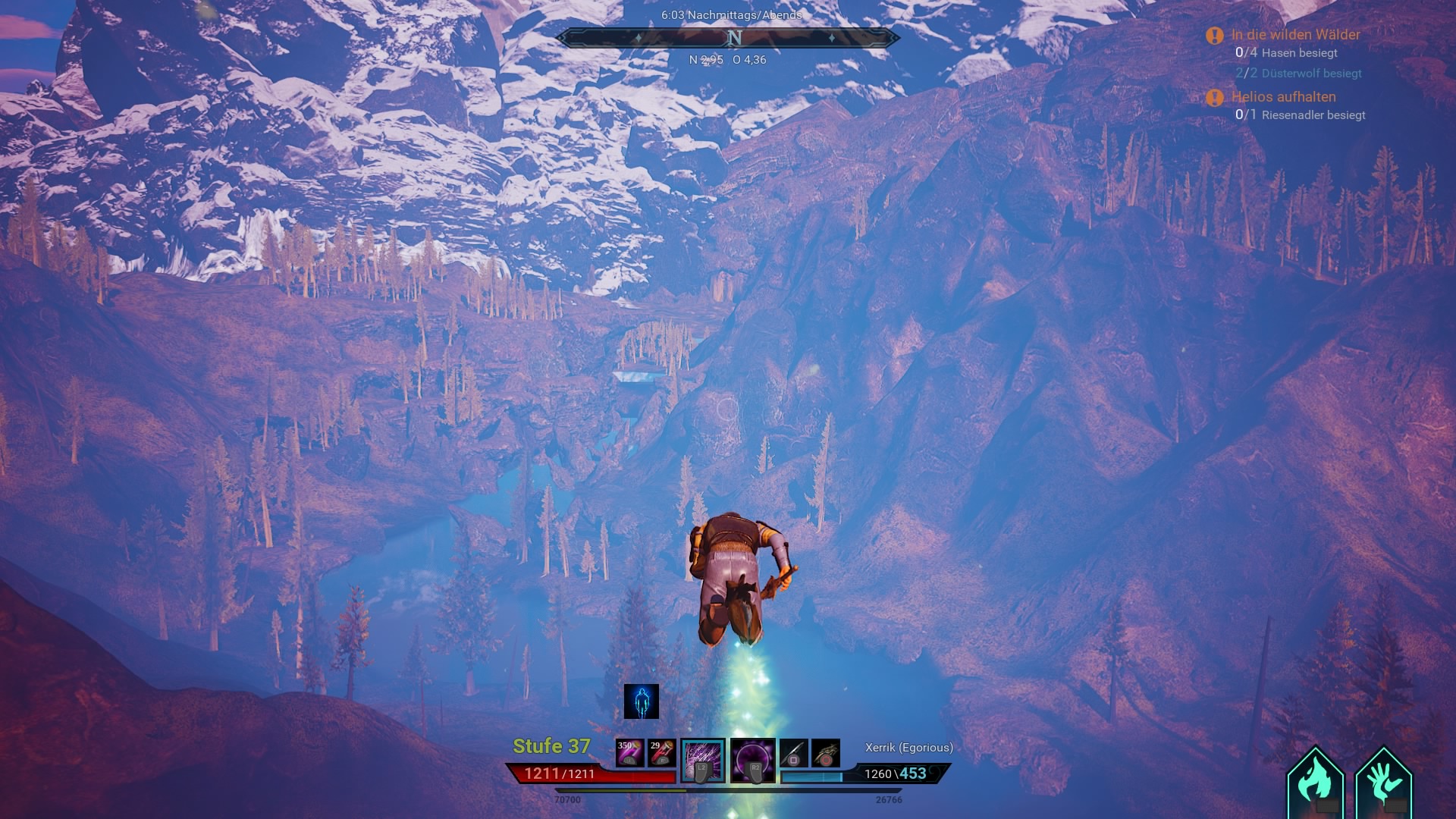Choose the crossbow weapon slot
Viewport: 1456px width, 819px height.
pyautogui.click(x=826, y=753)
